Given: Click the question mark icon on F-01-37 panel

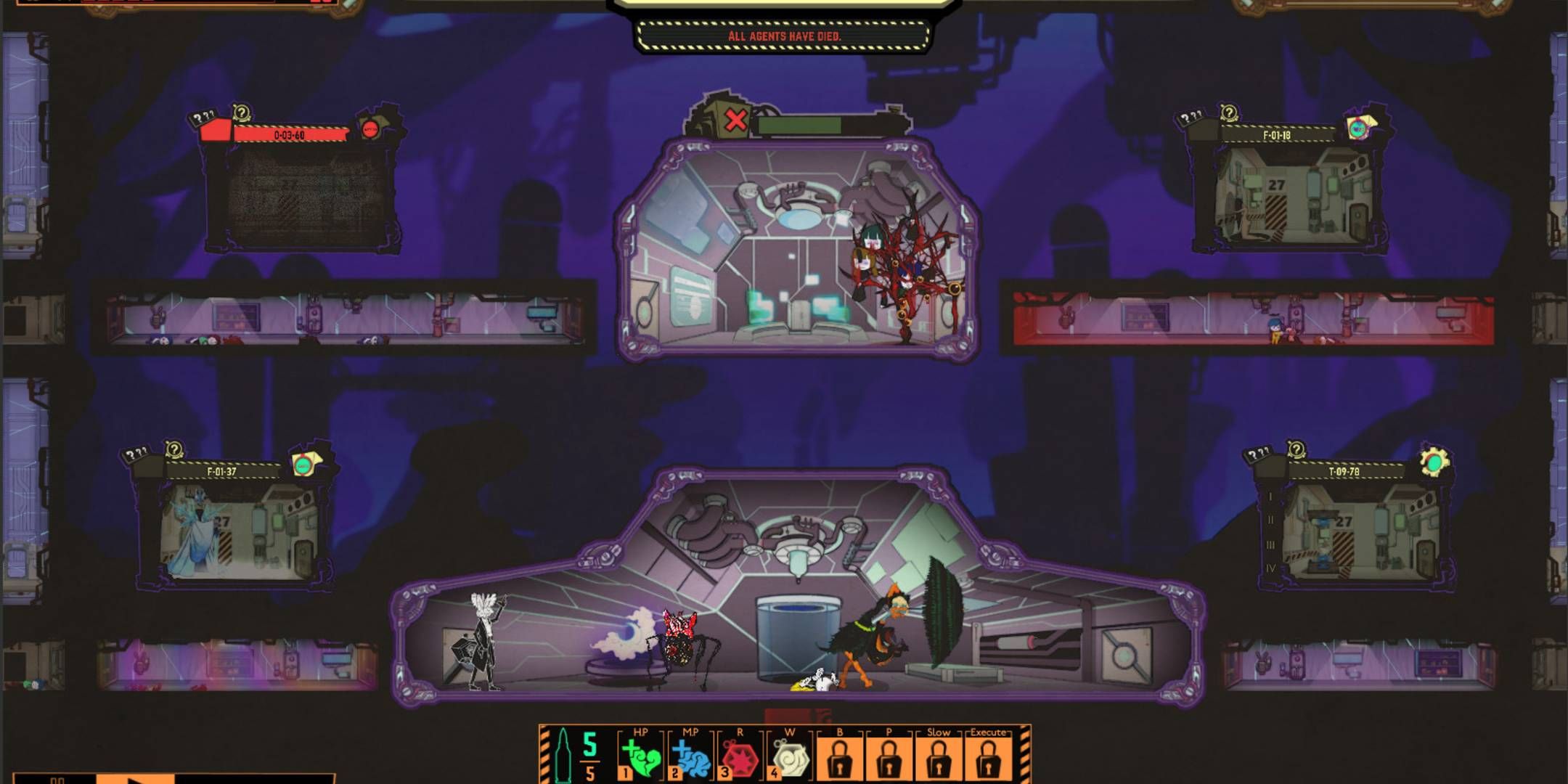Looking at the screenshot, I should (x=174, y=450).
